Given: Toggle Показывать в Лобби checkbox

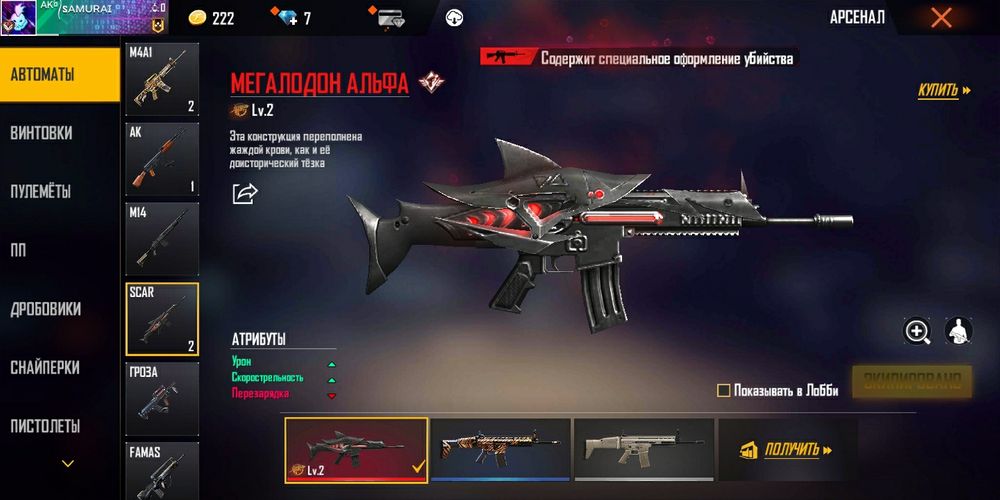Looking at the screenshot, I should pos(724,391).
